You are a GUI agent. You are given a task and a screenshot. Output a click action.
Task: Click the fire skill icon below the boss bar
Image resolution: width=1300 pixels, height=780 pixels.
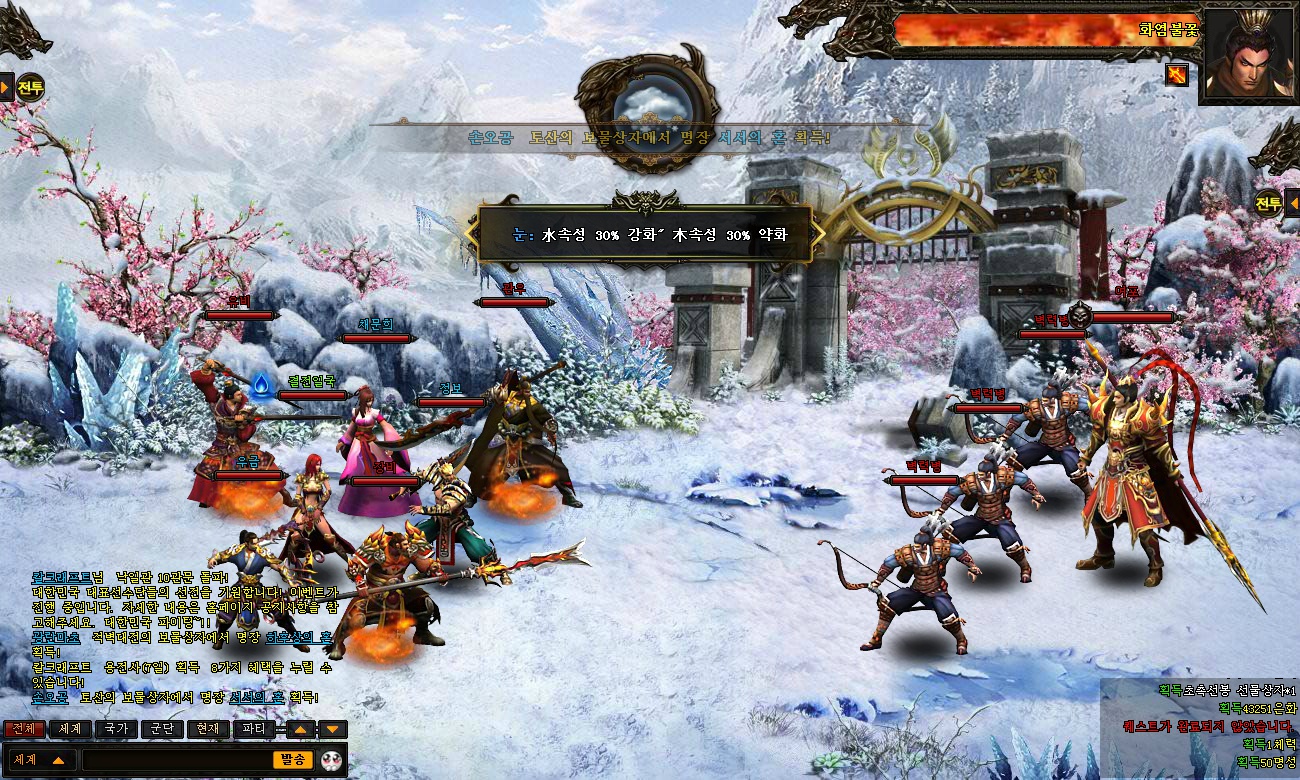(1177, 73)
